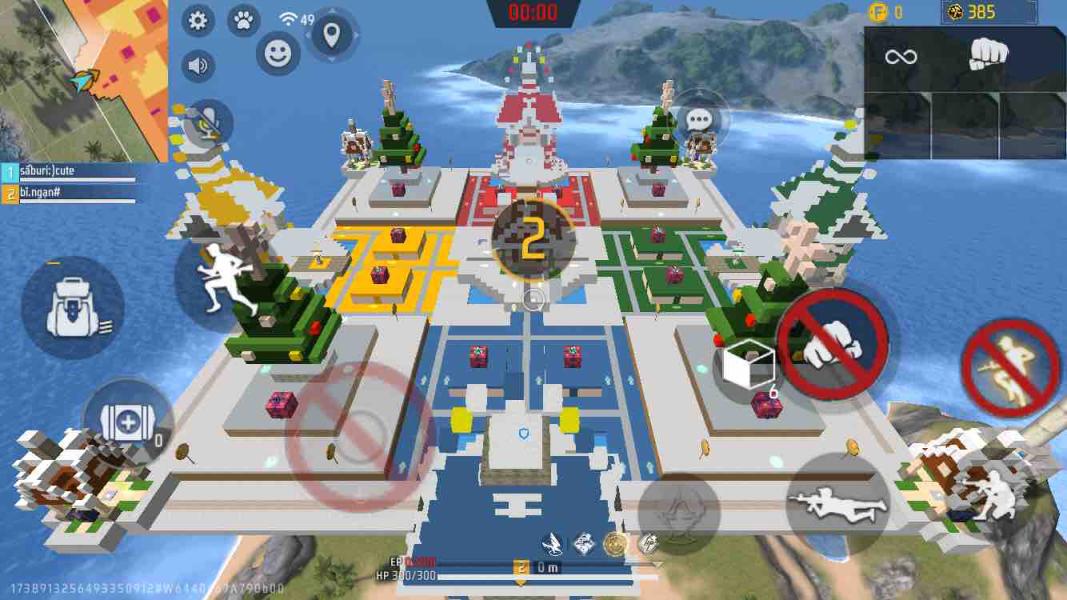Tap the disabled jump button
The width and height of the screenshot is (1067, 600).
(1010, 367)
